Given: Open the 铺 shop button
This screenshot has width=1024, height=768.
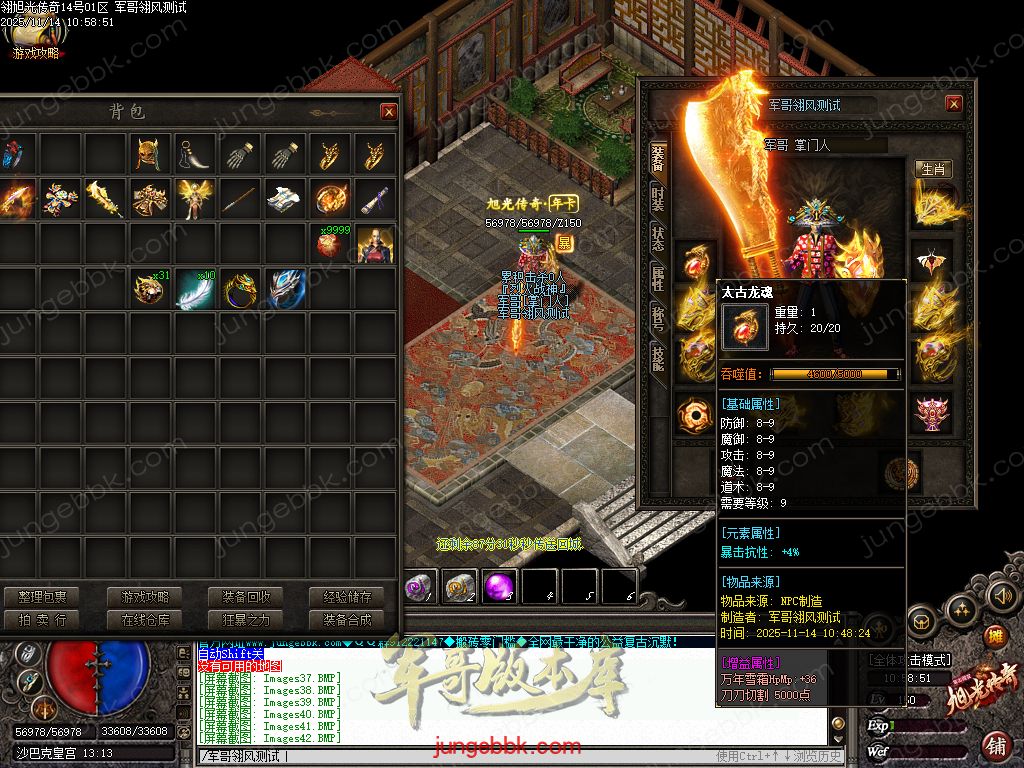Looking at the screenshot, I should 996,745.
